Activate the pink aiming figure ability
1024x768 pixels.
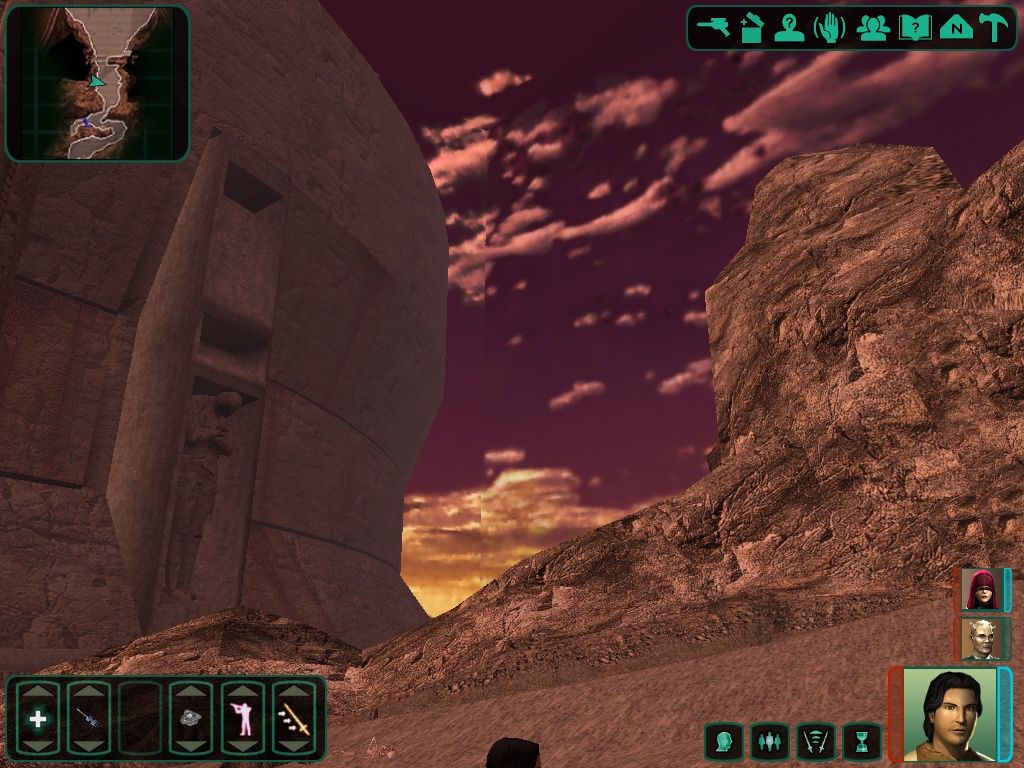click(242, 718)
